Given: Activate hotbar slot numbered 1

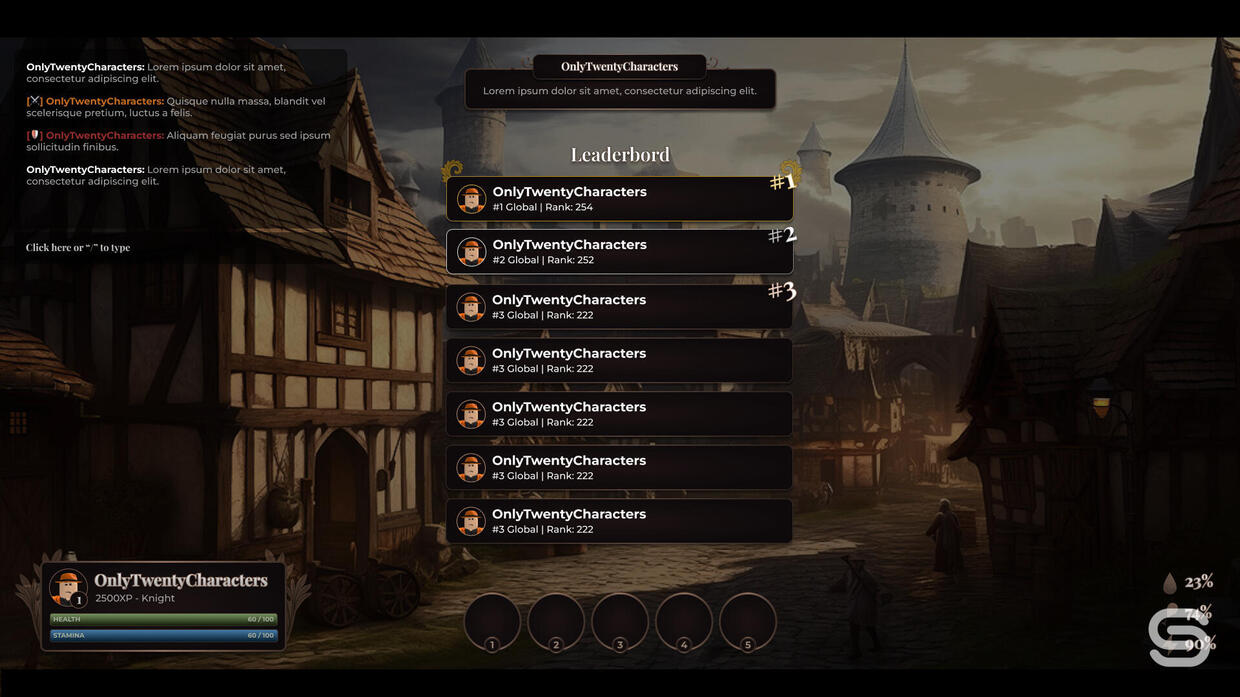Looking at the screenshot, I should [x=492, y=621].
